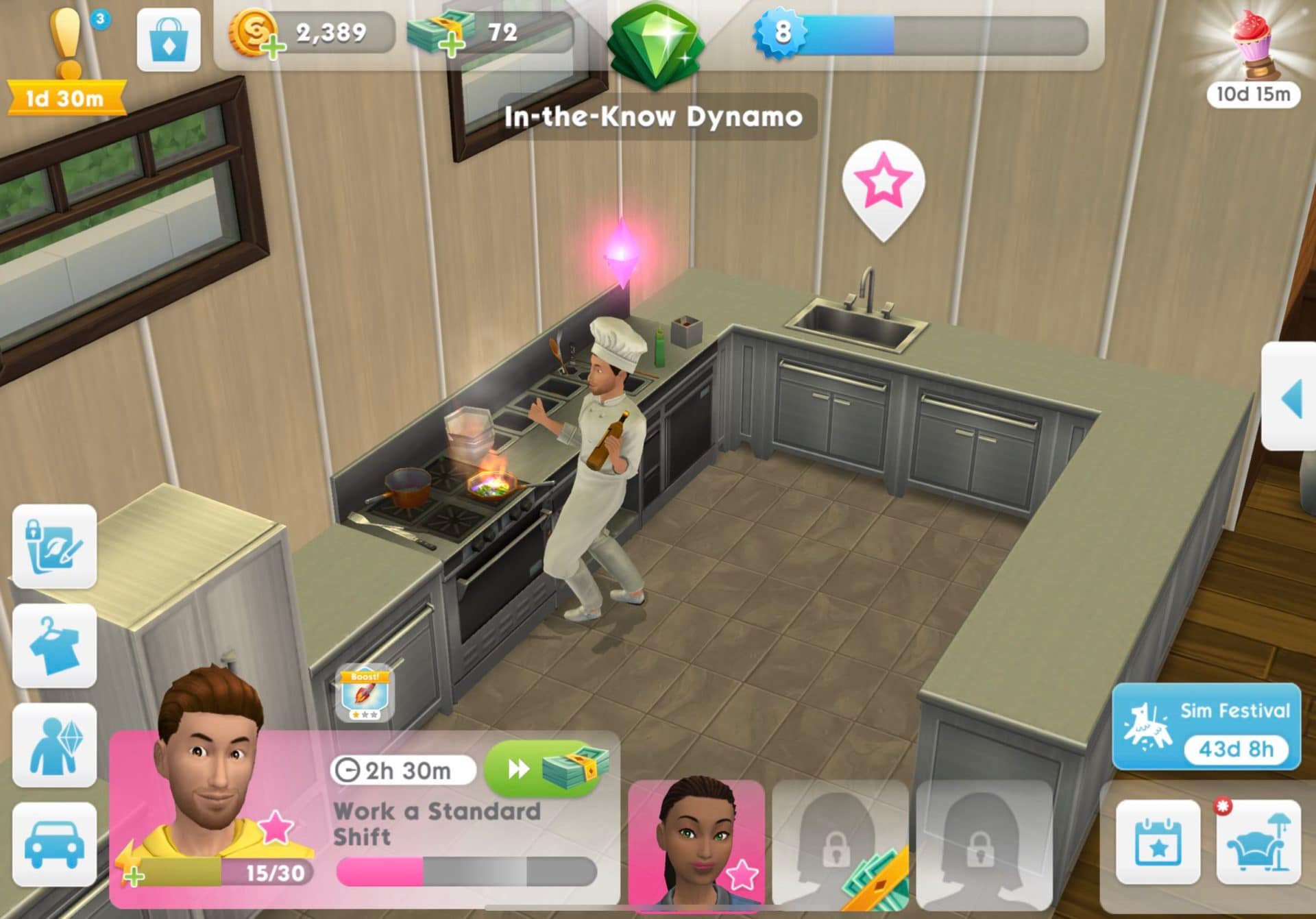Refill energy with the plus icon
The height and width of the screenshot is (919, 1316).
(x=134, y=875)
